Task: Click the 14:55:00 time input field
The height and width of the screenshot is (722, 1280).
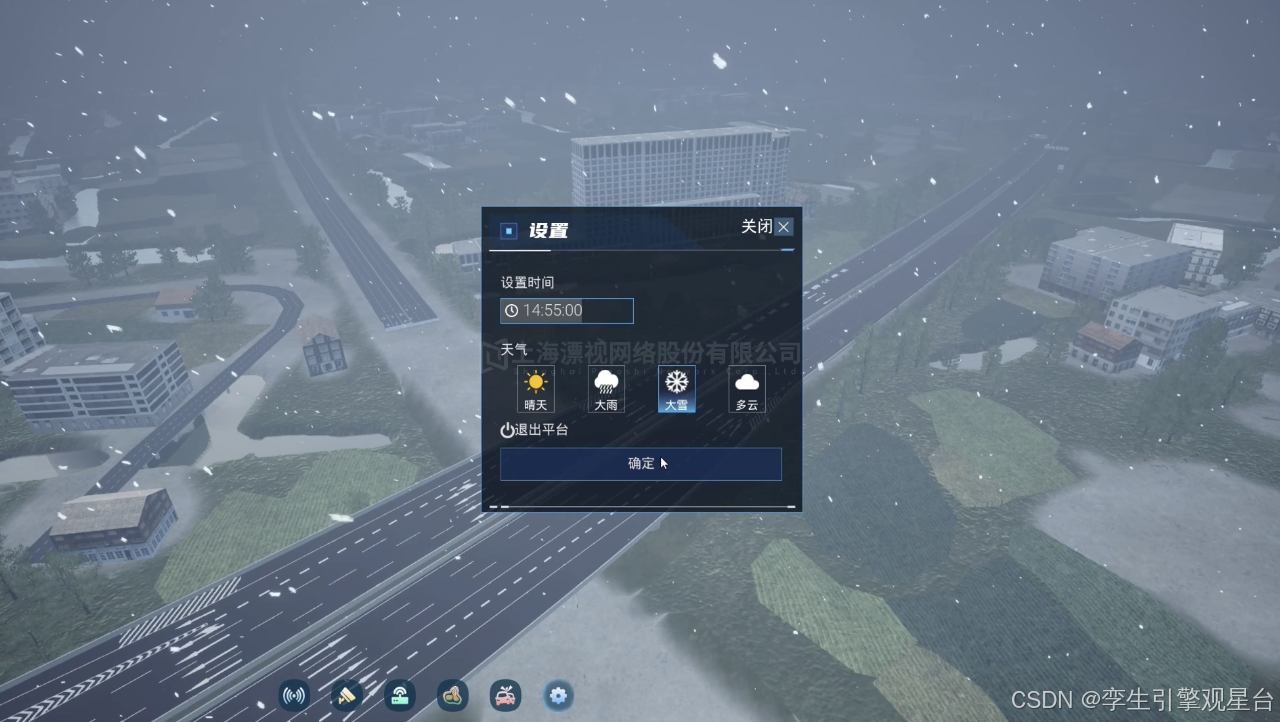Action: tap(567, 311)
